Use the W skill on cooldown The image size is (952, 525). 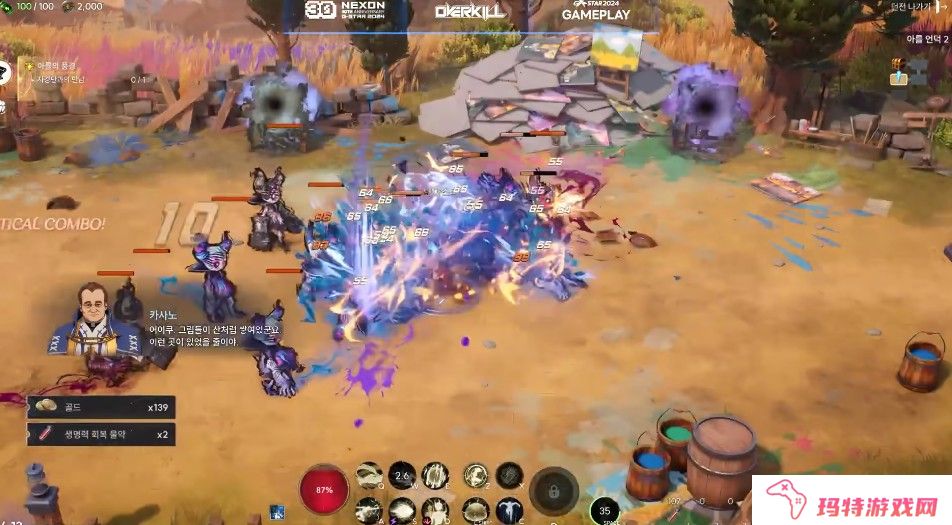[x=401, y=475]
